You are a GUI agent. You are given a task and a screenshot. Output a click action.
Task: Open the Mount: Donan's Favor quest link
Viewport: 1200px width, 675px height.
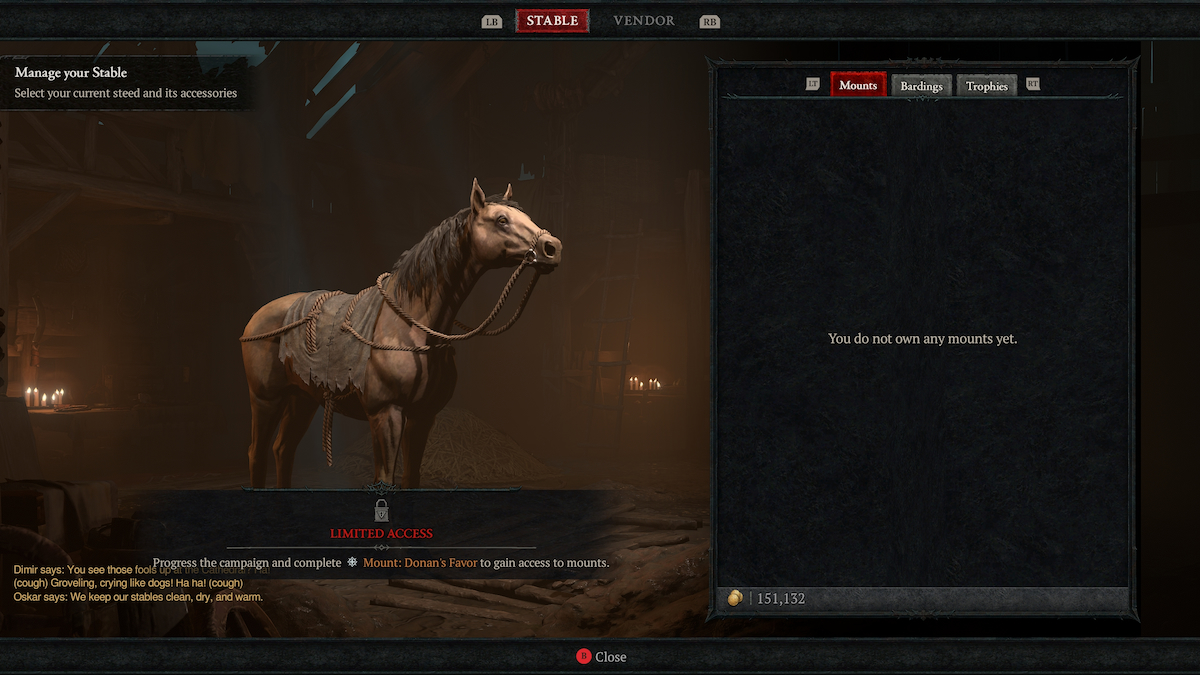point(419,563)
